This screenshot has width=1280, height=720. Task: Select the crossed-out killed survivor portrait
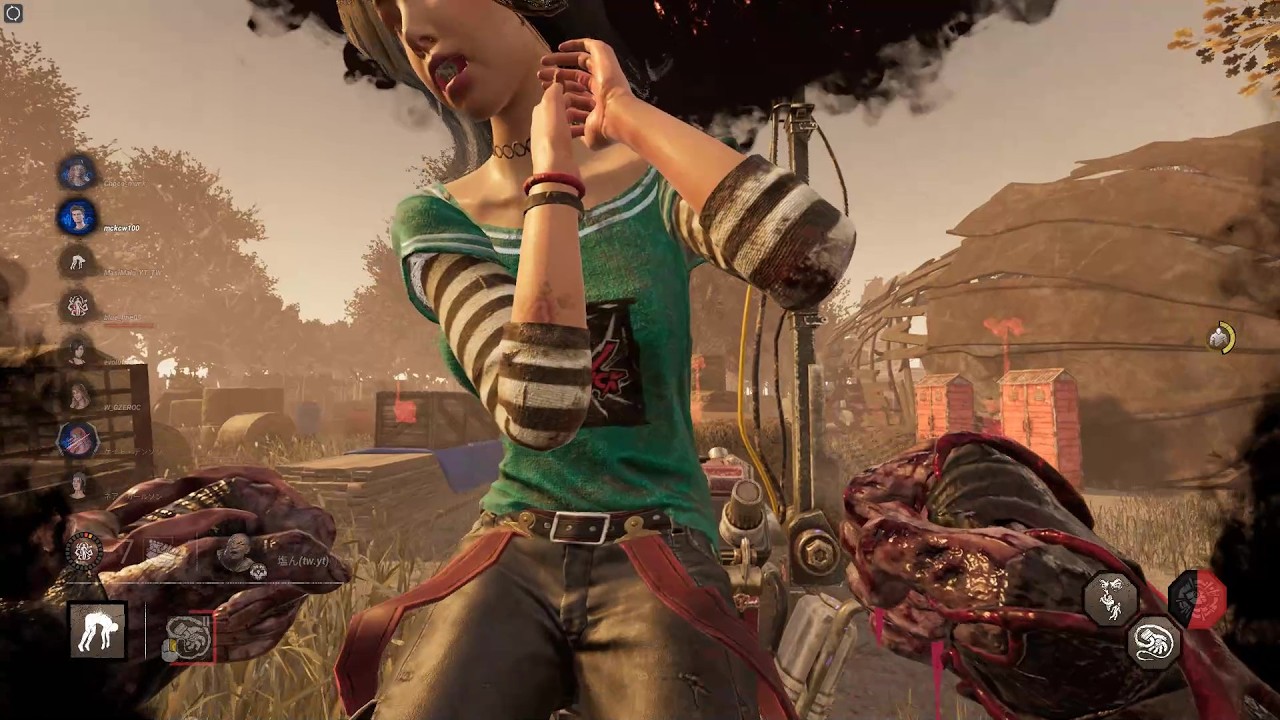[77, 439]
